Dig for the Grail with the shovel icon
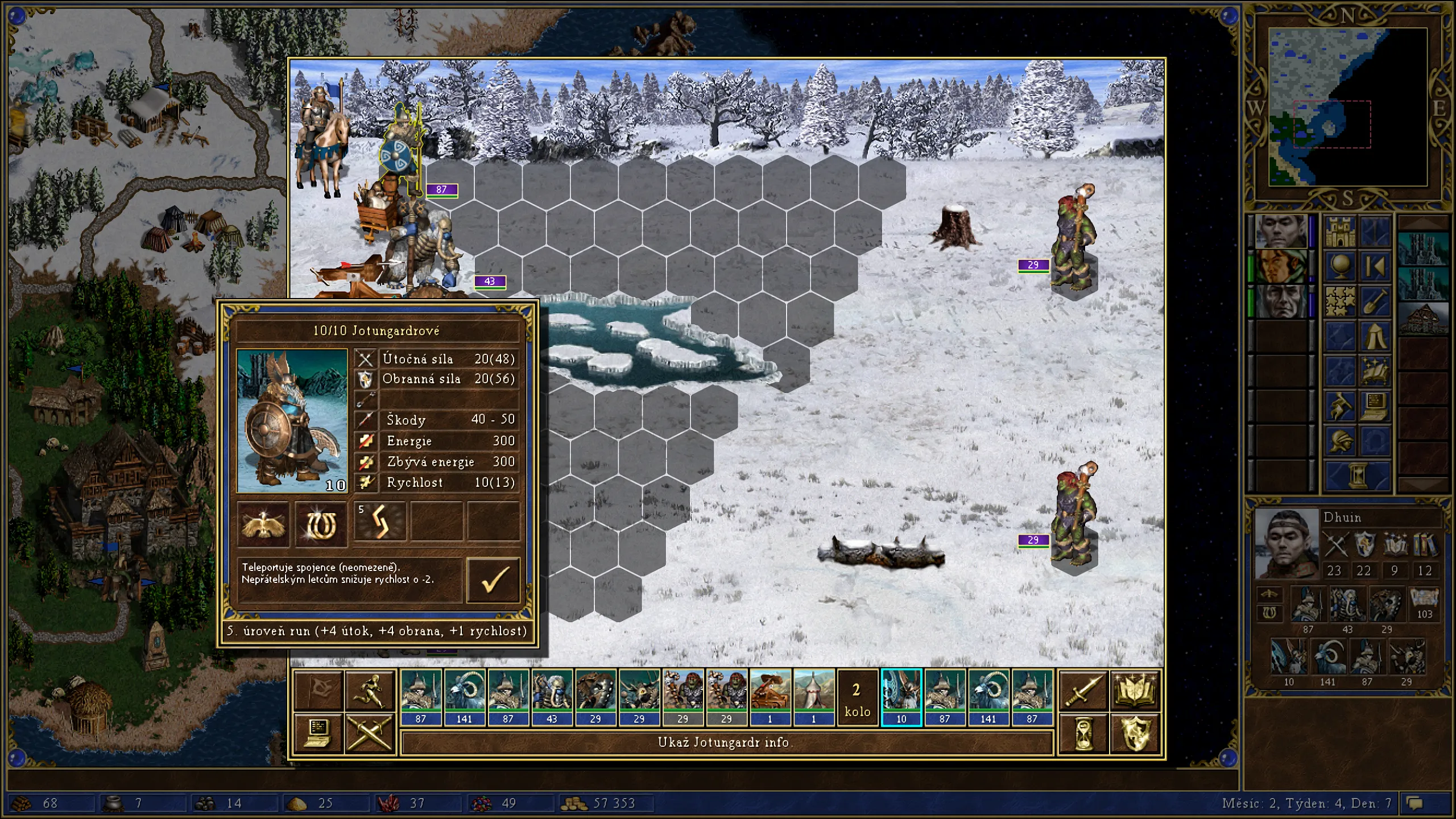 coord(1375,301)
